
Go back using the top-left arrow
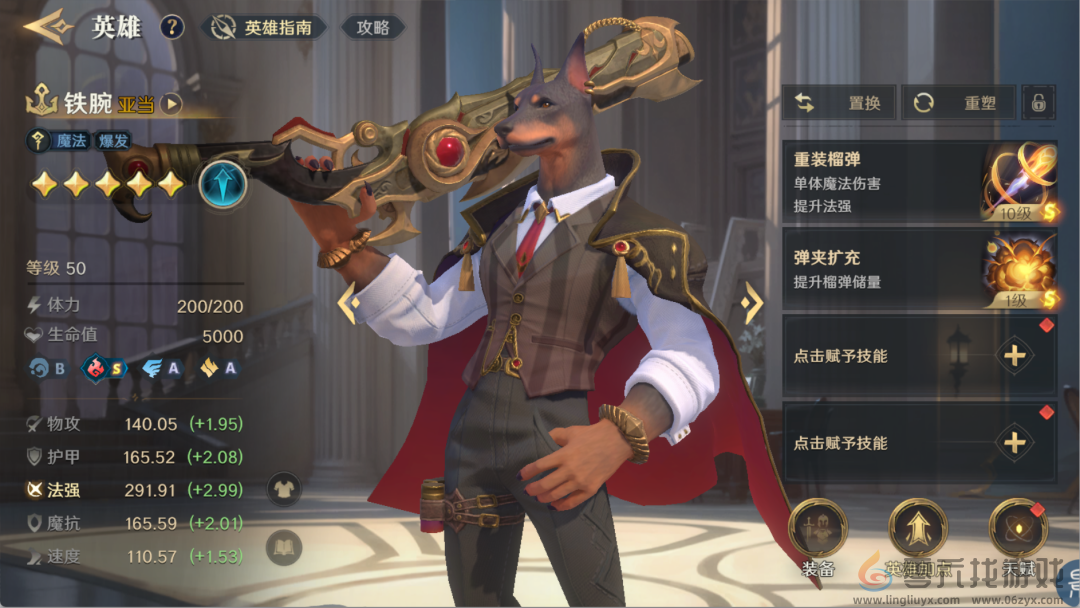coord(46,26)
